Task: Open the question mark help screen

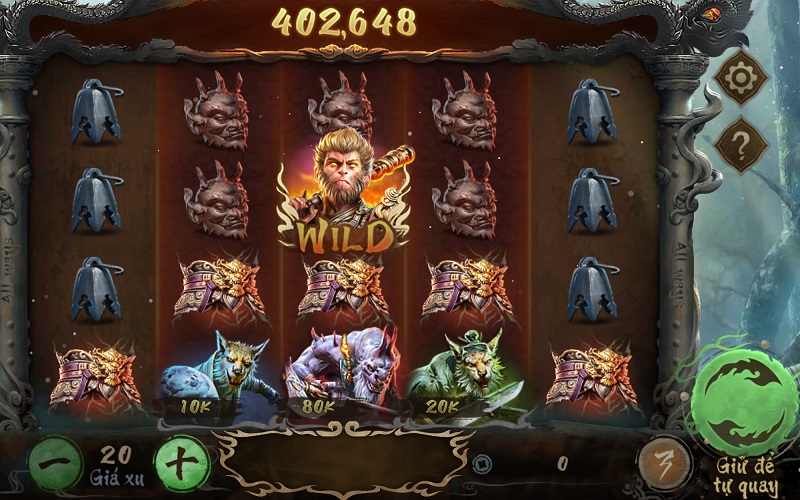Action: tap(741, 146)
